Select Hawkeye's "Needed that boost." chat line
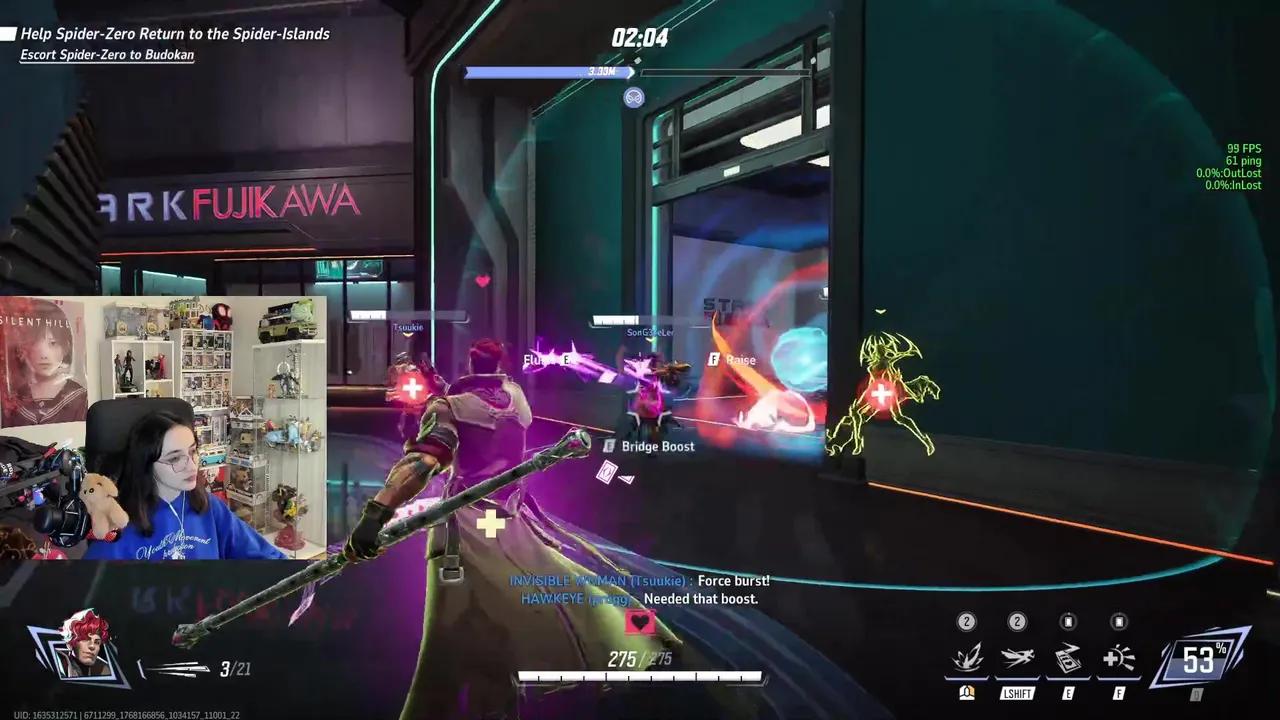 tap(639, 599)
